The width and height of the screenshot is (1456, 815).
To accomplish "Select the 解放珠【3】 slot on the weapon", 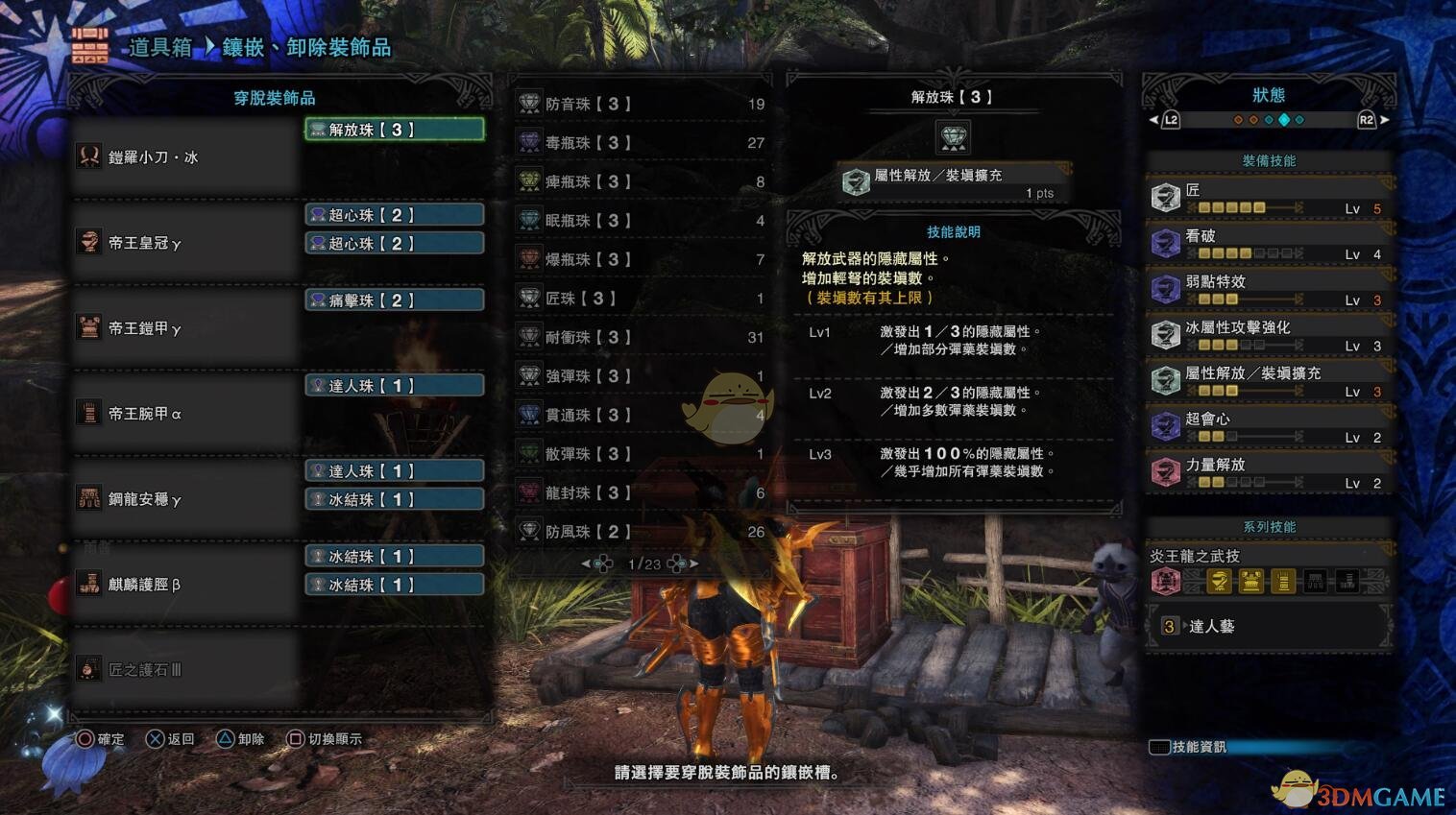I will [395, 130].
